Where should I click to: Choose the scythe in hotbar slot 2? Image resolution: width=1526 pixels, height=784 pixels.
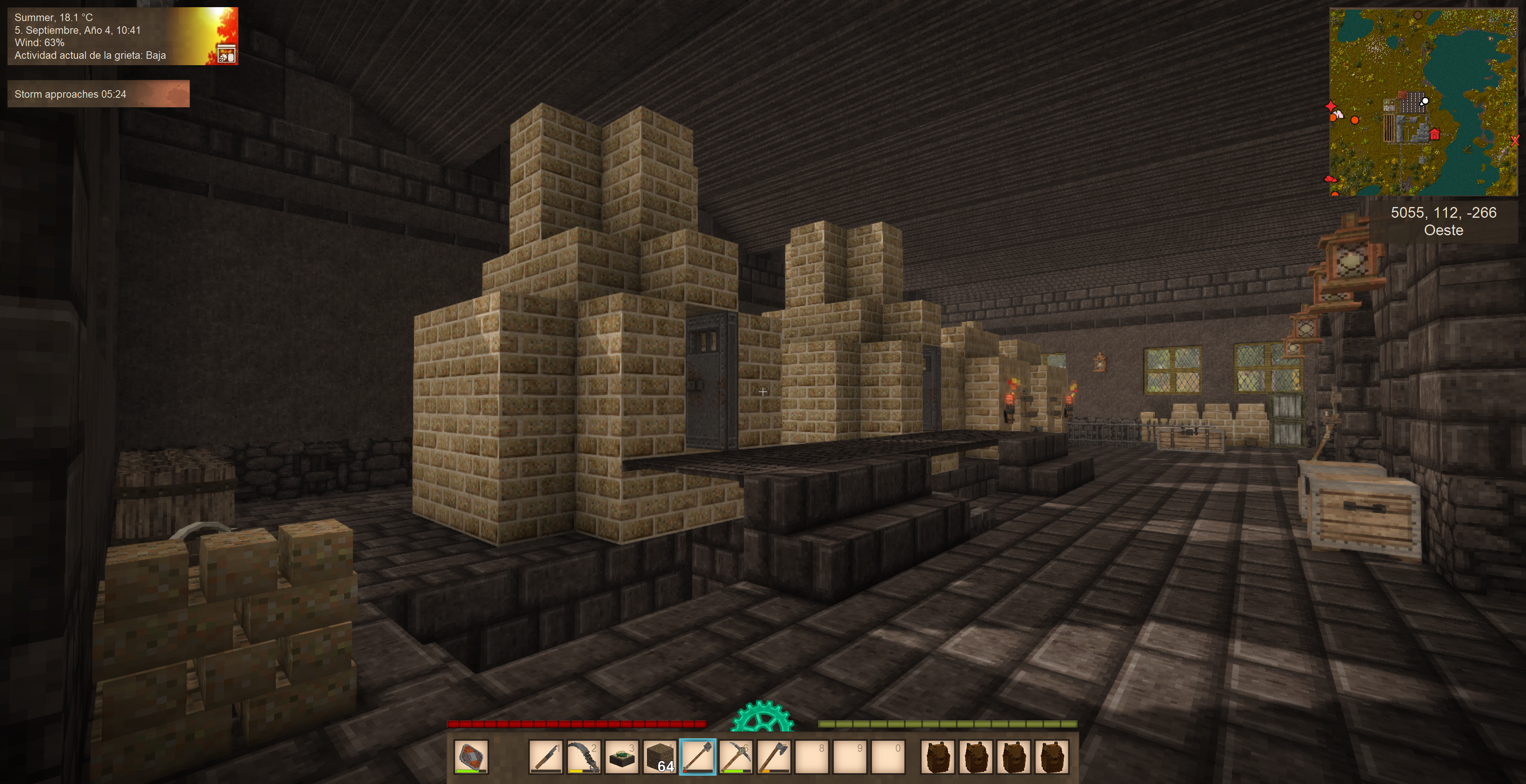(x=583, y=756)
